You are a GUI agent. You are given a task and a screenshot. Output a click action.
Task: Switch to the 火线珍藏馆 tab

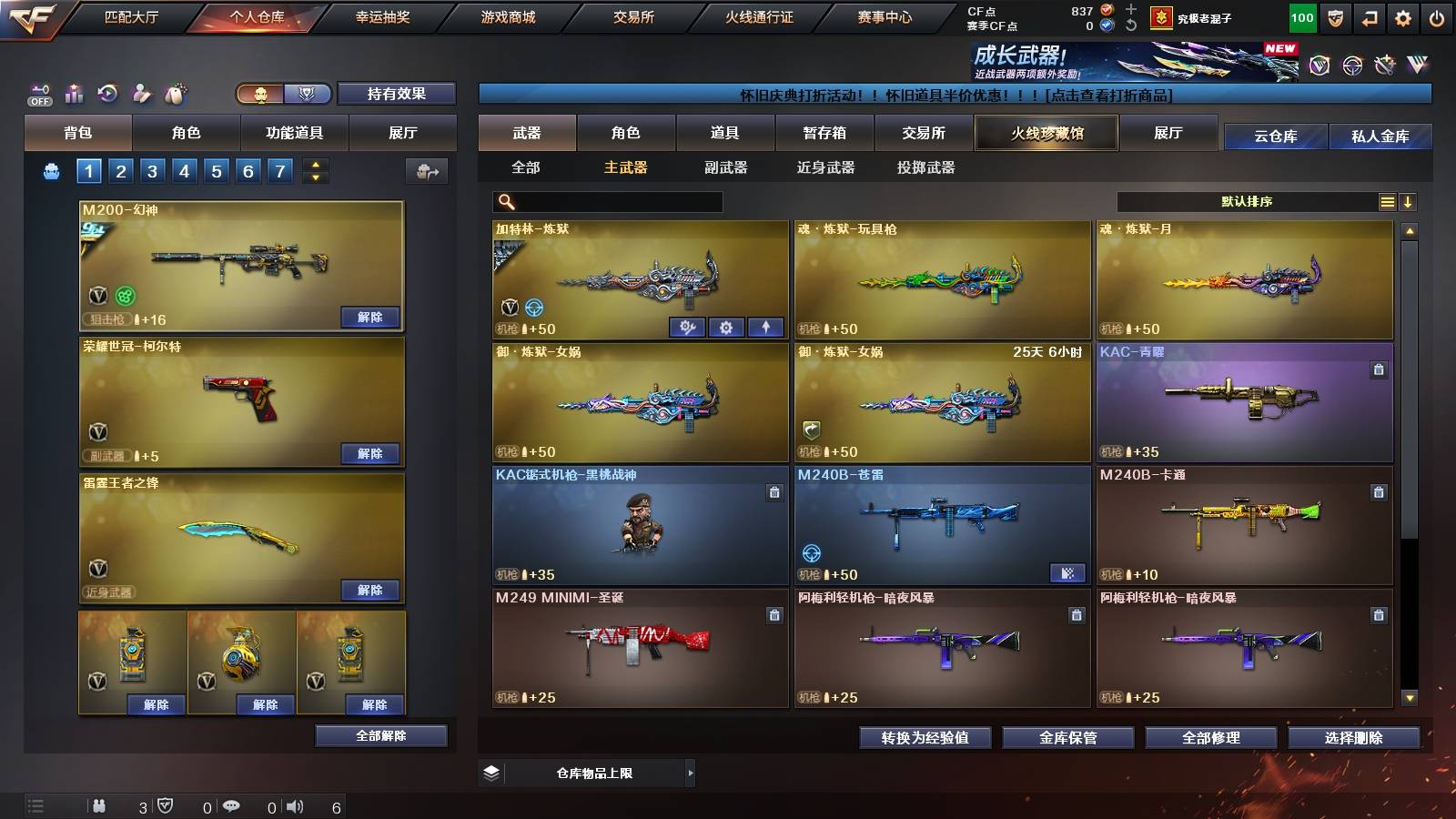1045,133
